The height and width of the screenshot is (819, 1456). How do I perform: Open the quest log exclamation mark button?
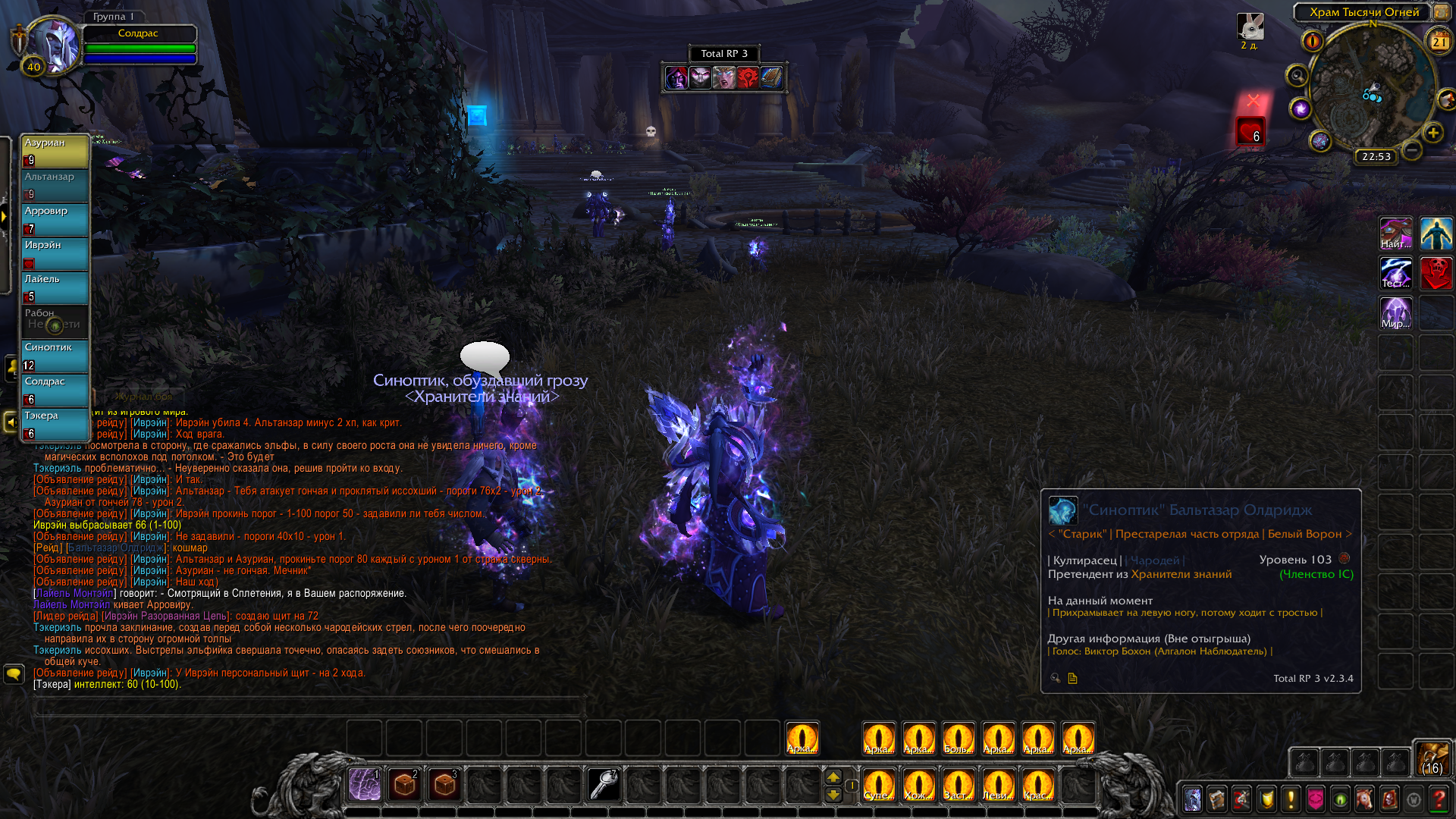tap(1291, 799)
